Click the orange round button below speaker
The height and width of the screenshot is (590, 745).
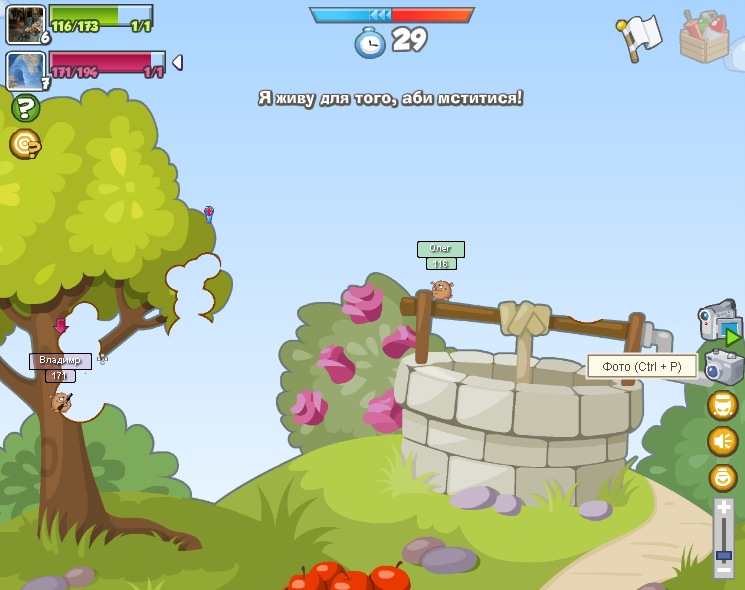click(x=722, y=478)
